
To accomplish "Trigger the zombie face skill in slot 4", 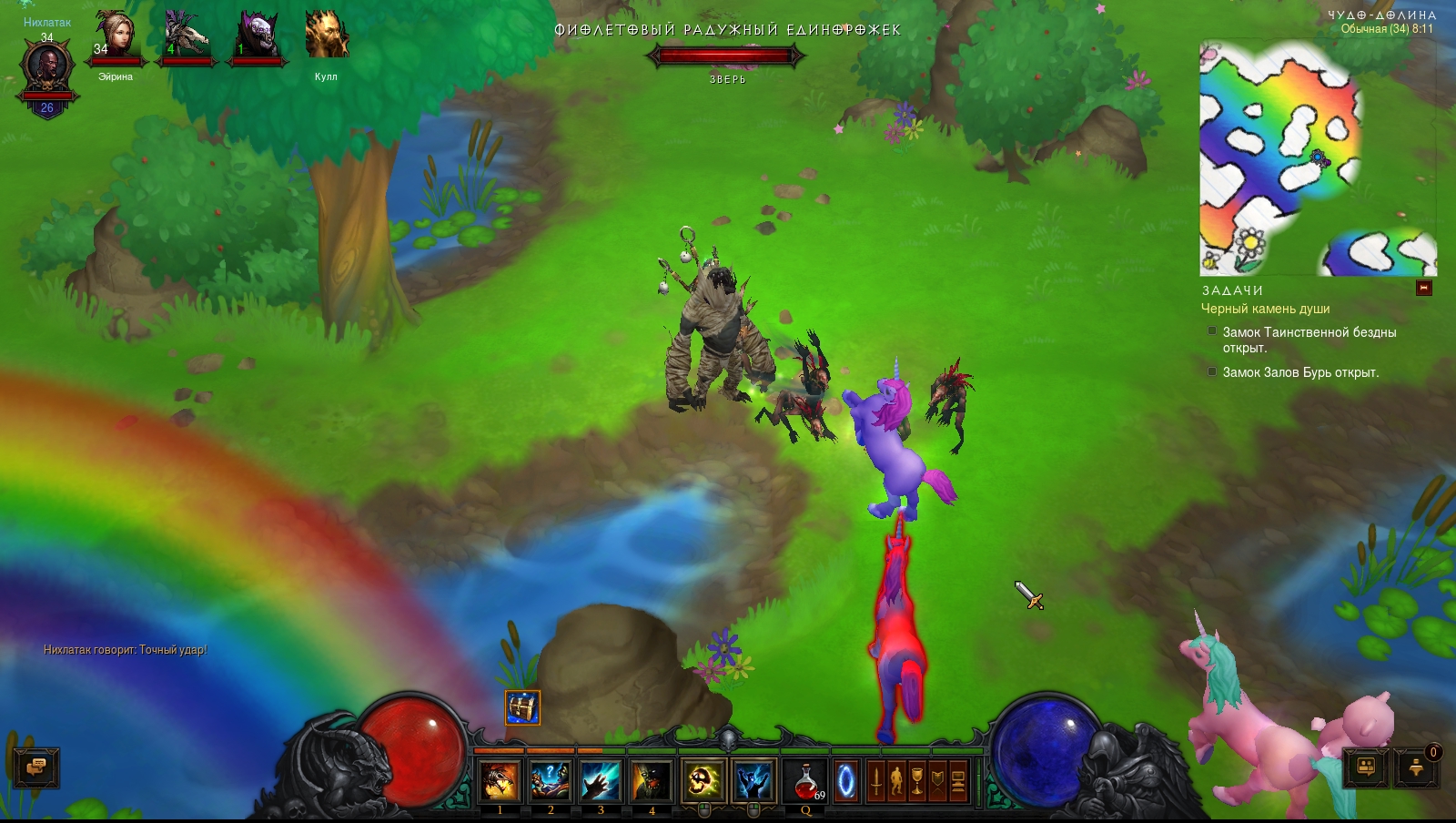I will pos(652,781).
